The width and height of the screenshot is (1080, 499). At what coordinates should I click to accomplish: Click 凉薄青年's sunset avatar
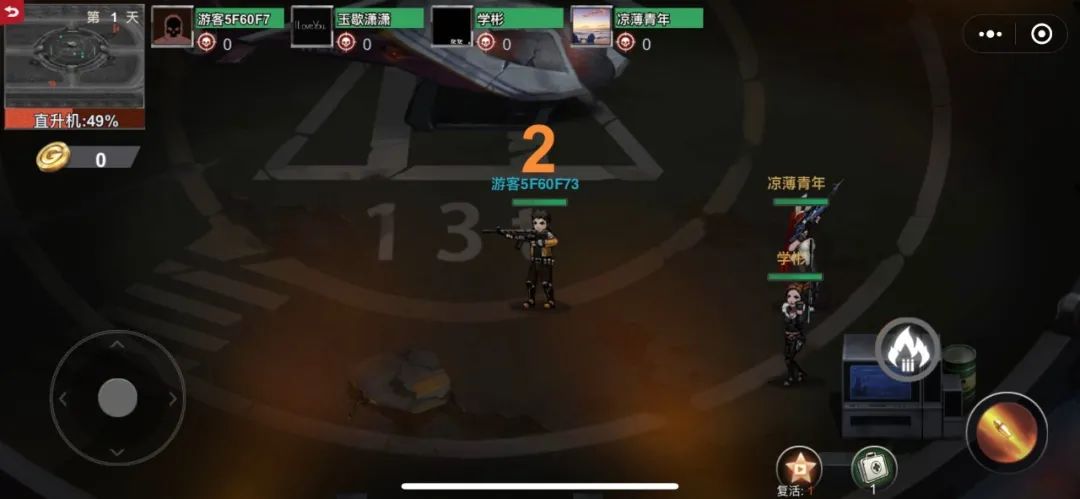592,27
